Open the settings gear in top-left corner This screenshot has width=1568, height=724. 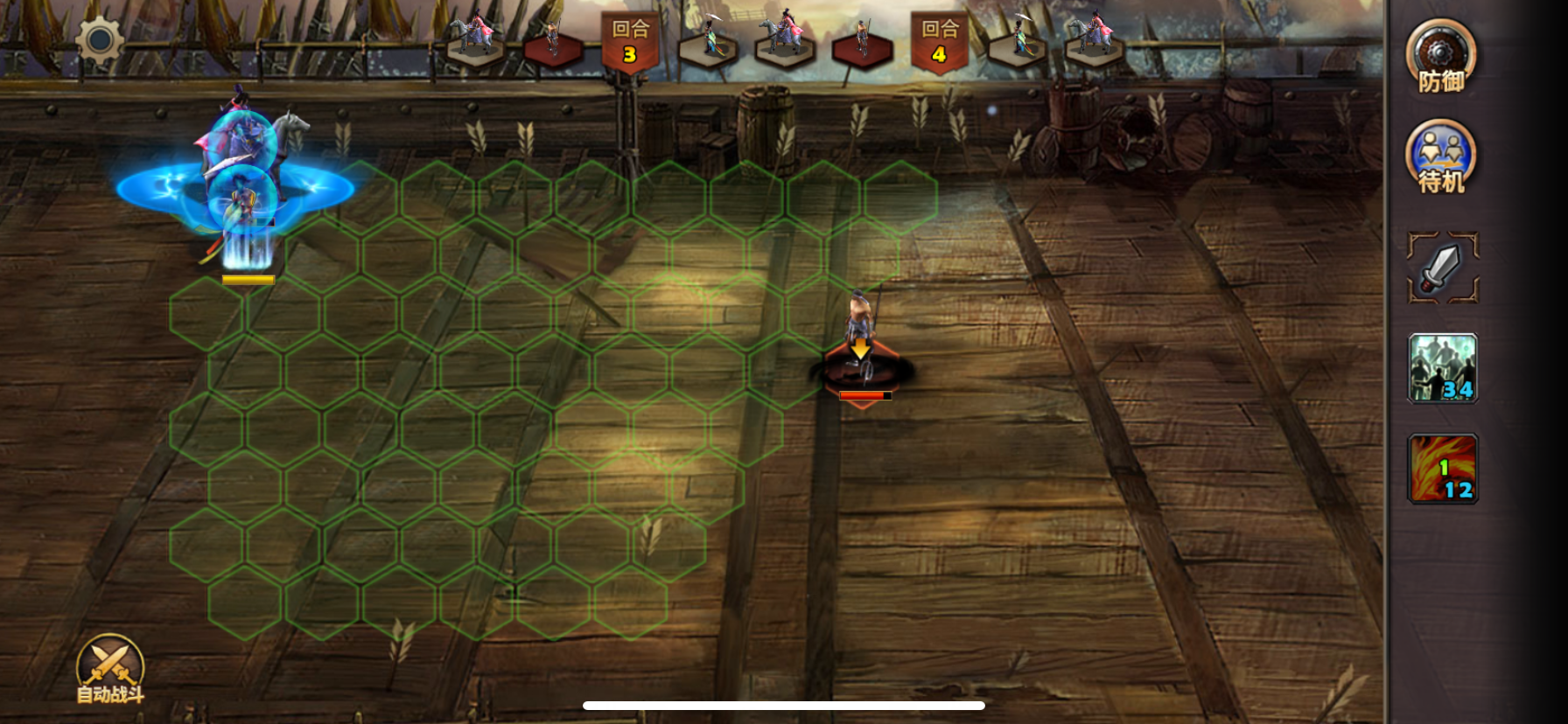coord(99,40)
